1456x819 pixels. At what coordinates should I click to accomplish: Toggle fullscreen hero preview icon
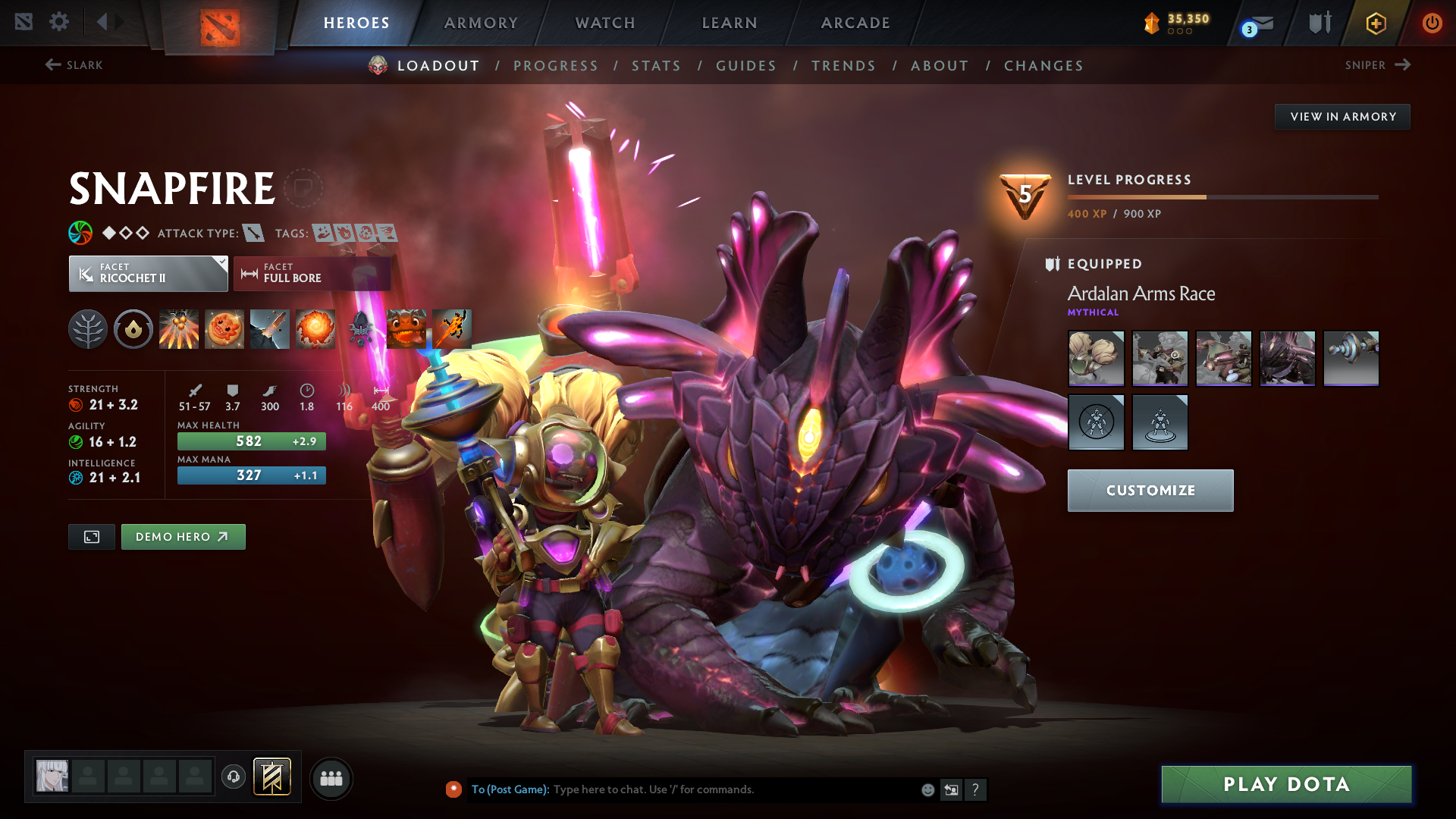[91, 536]
